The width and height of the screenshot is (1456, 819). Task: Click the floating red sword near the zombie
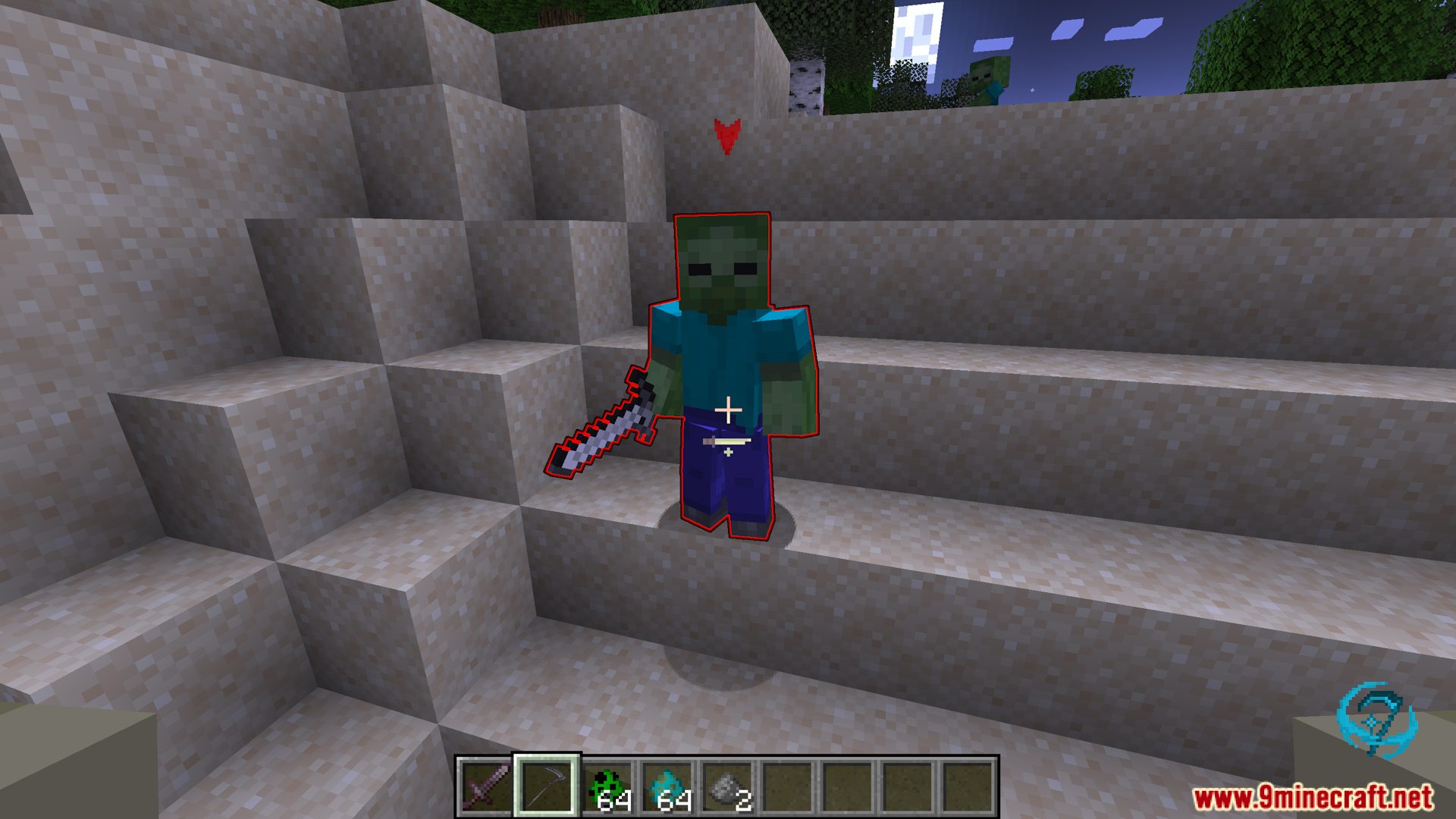tap(603, 425)
